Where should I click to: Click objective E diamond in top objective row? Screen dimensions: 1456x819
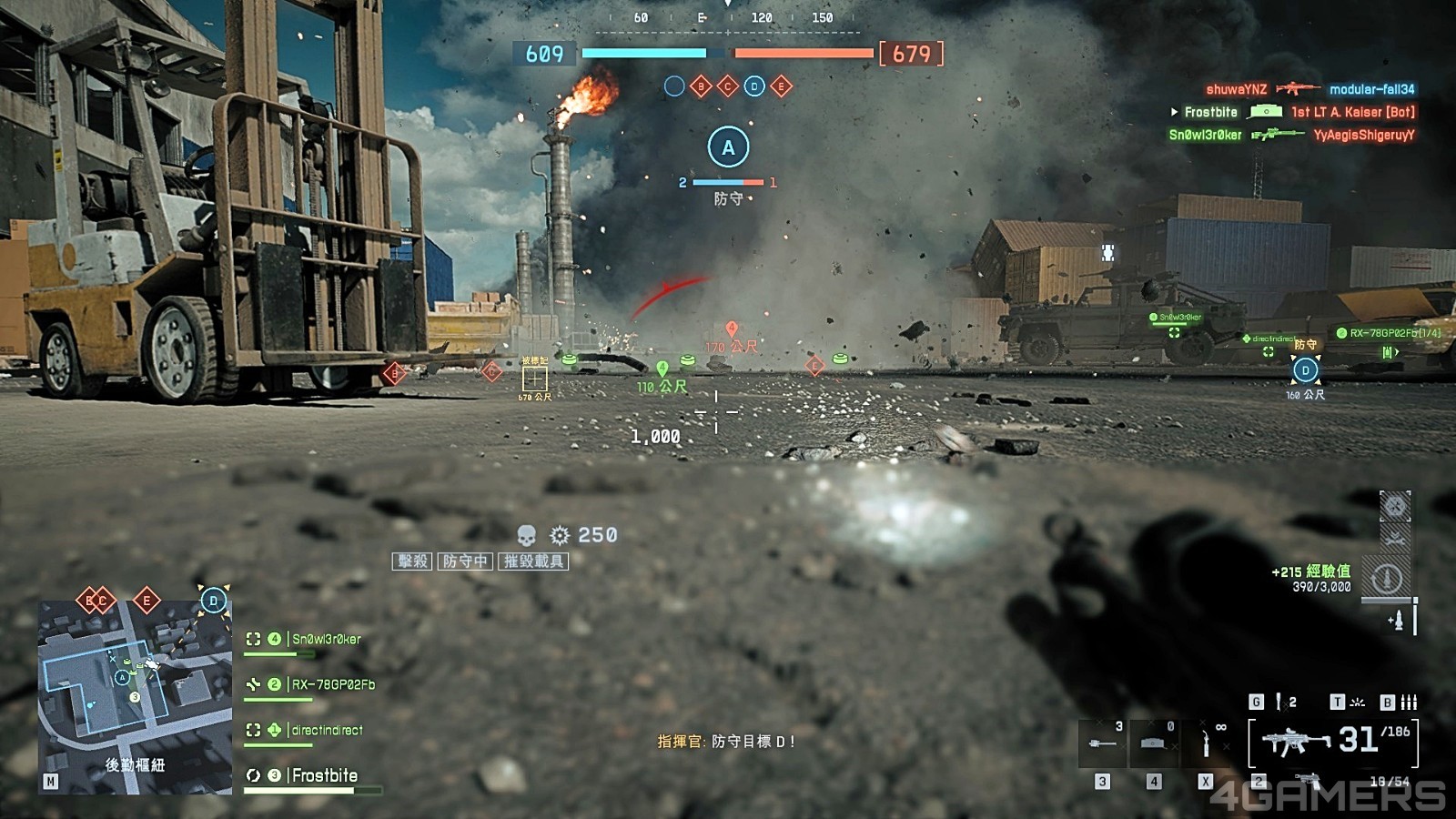[781, 86]
